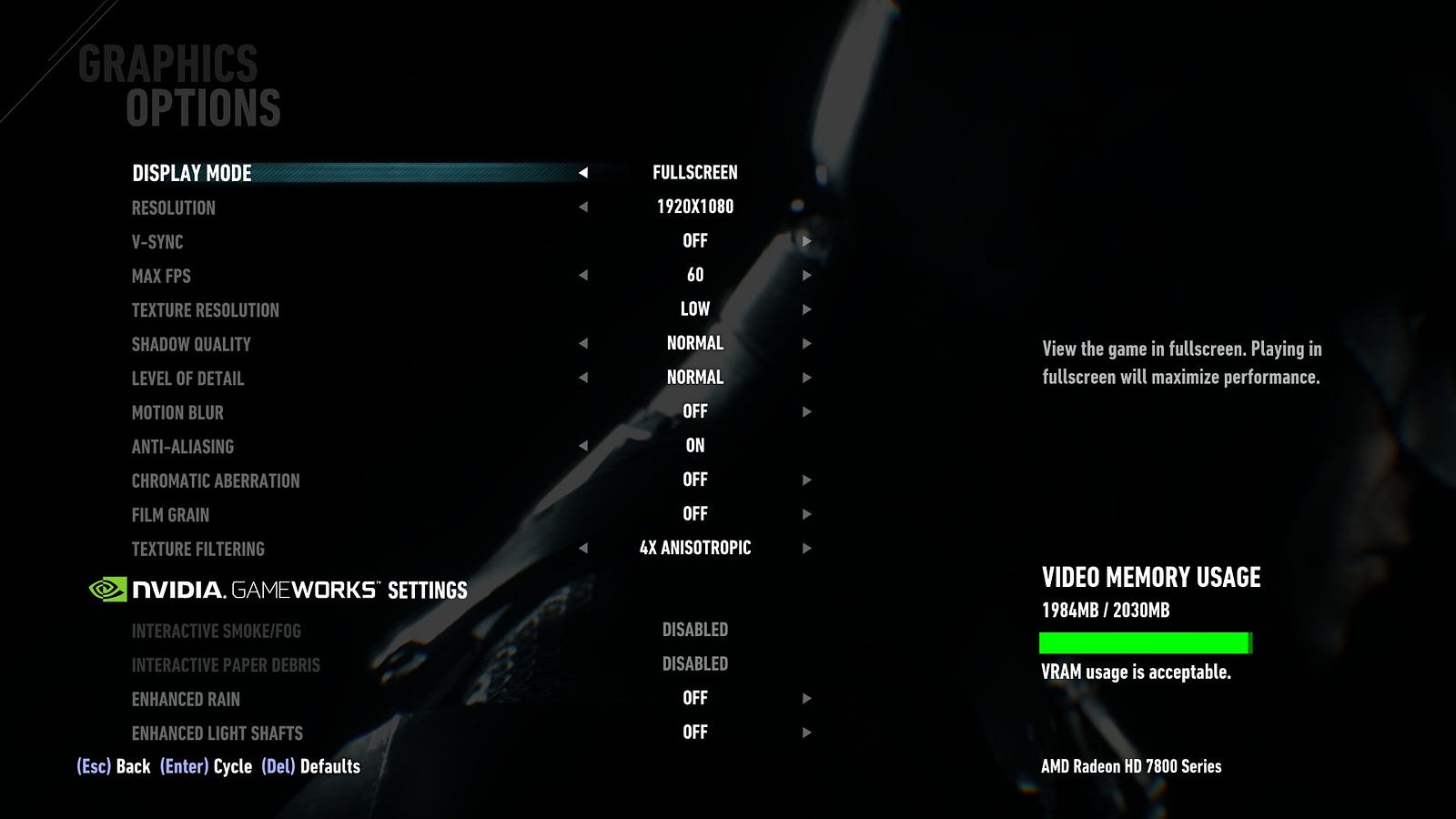Toggle Chromatic Aberration using its right arrow
The width and height of the screenshot is (1456, 819).
pyautogui.click(x=806, y=480)
